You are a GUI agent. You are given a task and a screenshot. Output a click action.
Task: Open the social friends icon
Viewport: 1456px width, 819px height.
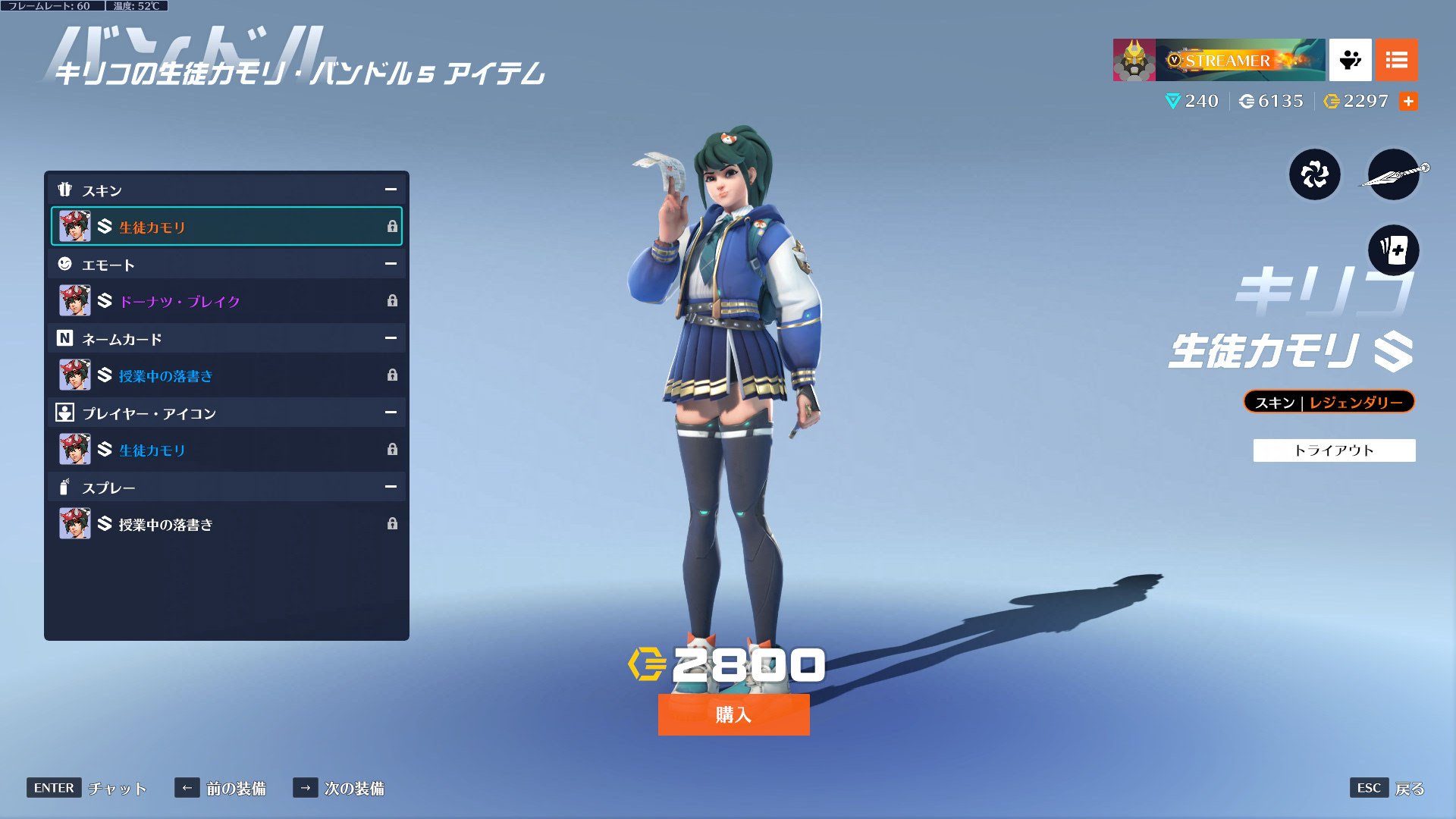tap(1350, 60)
